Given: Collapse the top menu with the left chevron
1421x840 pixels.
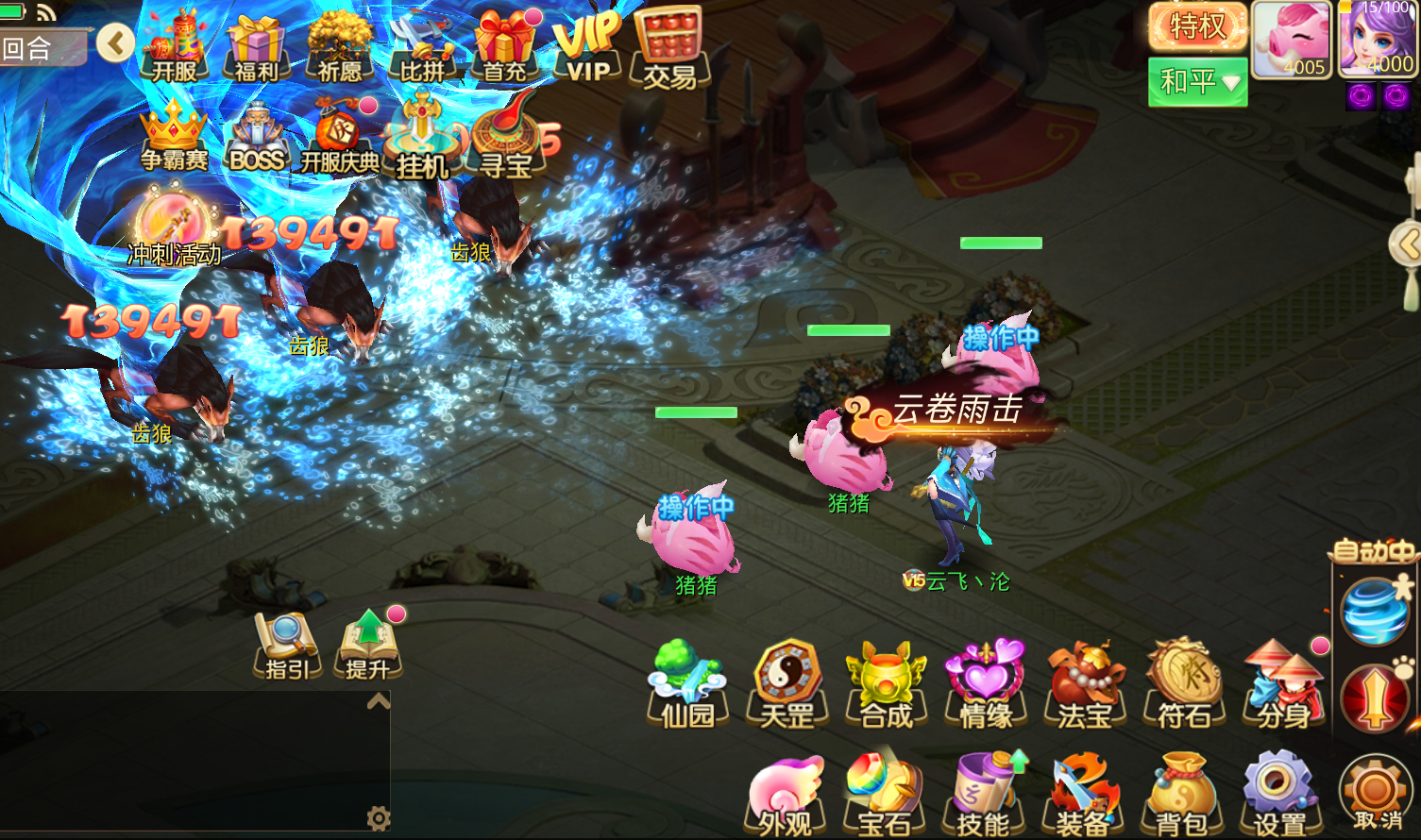Looking at the screenshot, I should pos(115,42).
